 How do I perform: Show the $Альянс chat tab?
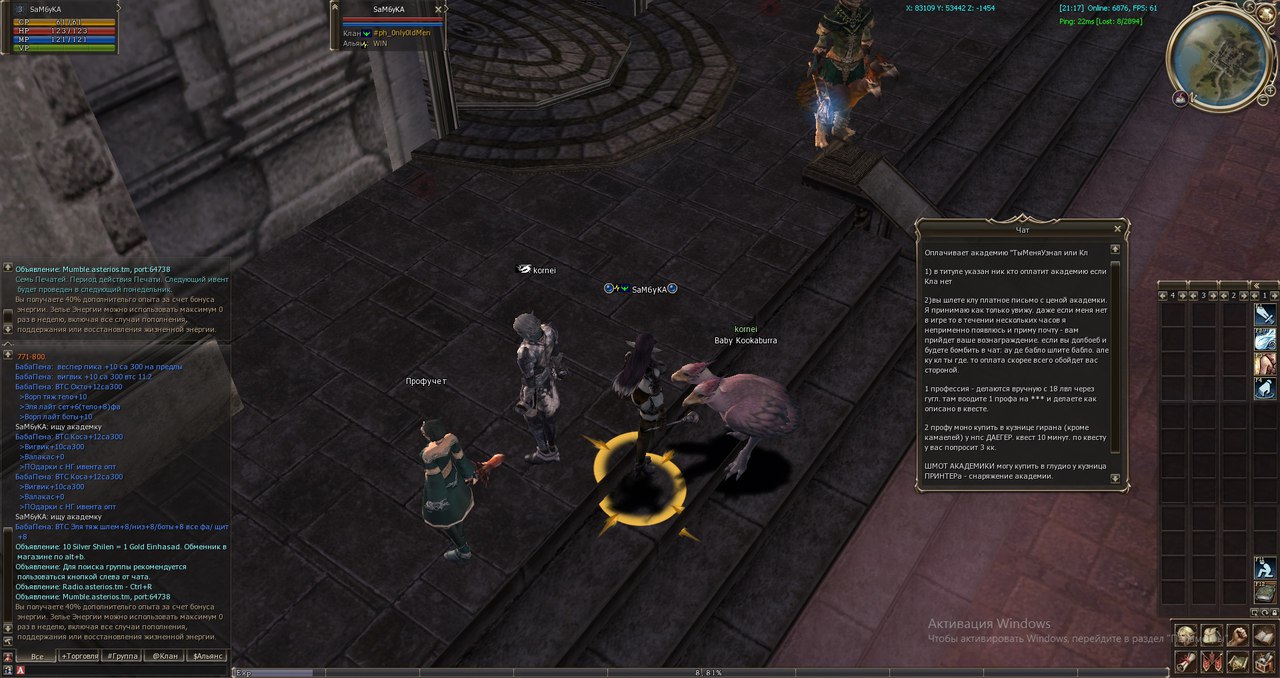click(207, 656)
